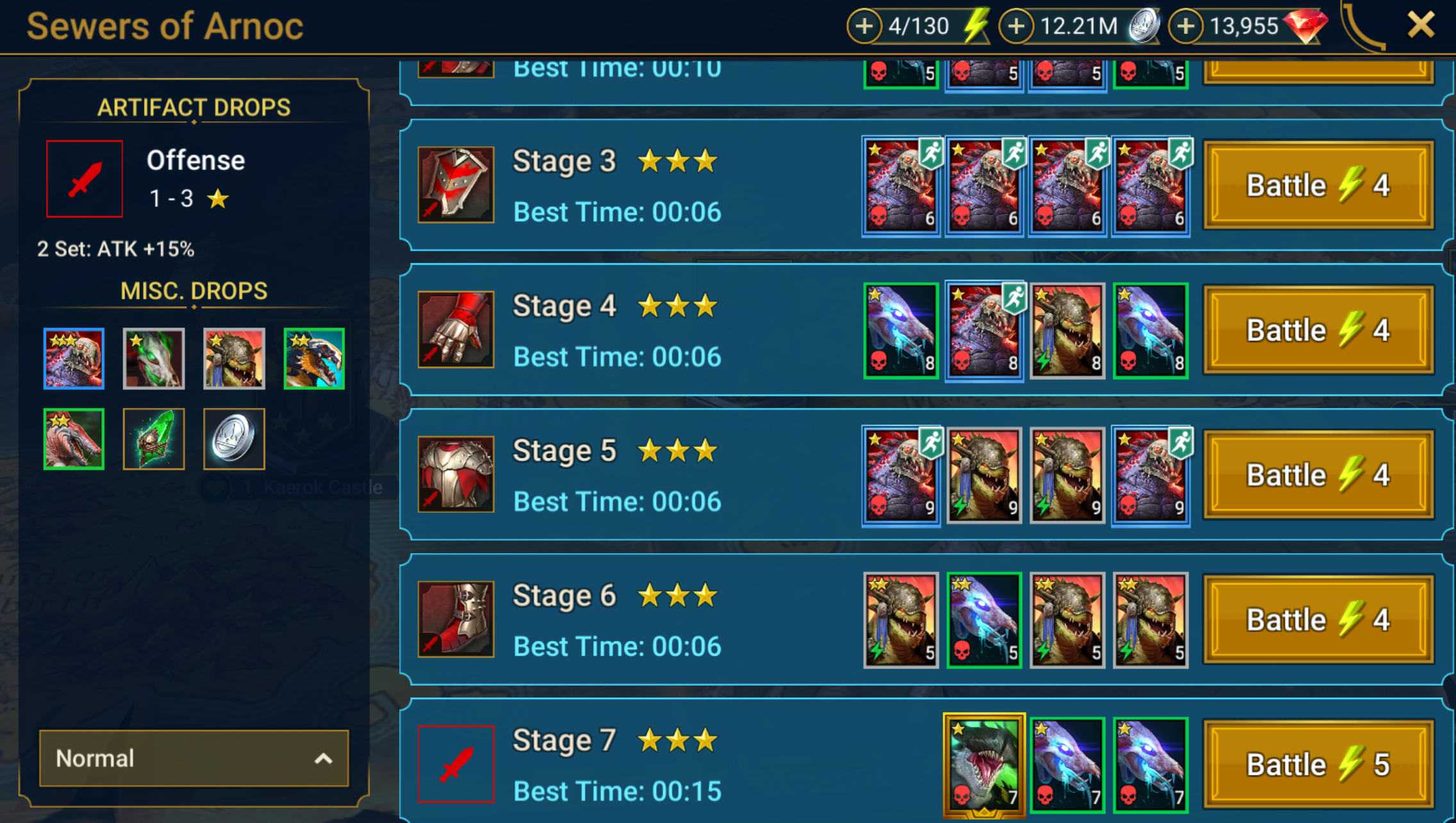View the Stage 4 gauntlets reward
Viewport: 1456px width, 823px height.
(x=456, y=329)
